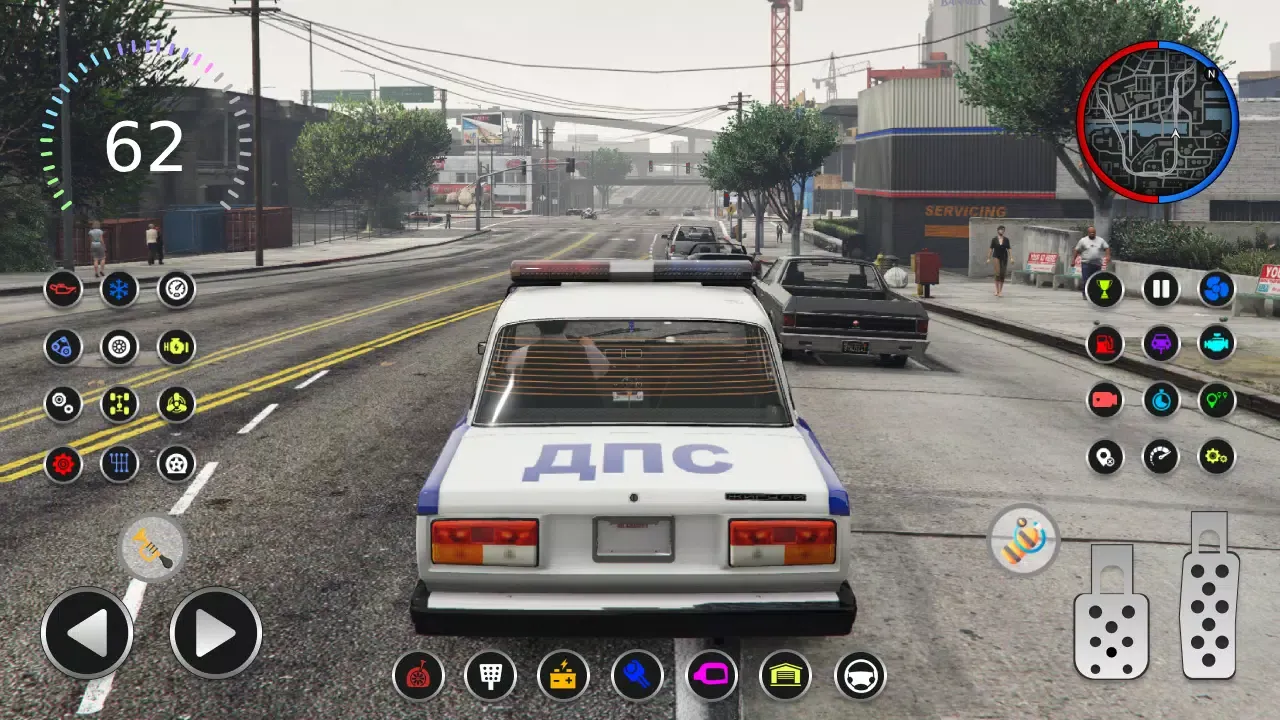Open the pause menu
This screenshot has height=720, width=1280.
(1160, 289)
